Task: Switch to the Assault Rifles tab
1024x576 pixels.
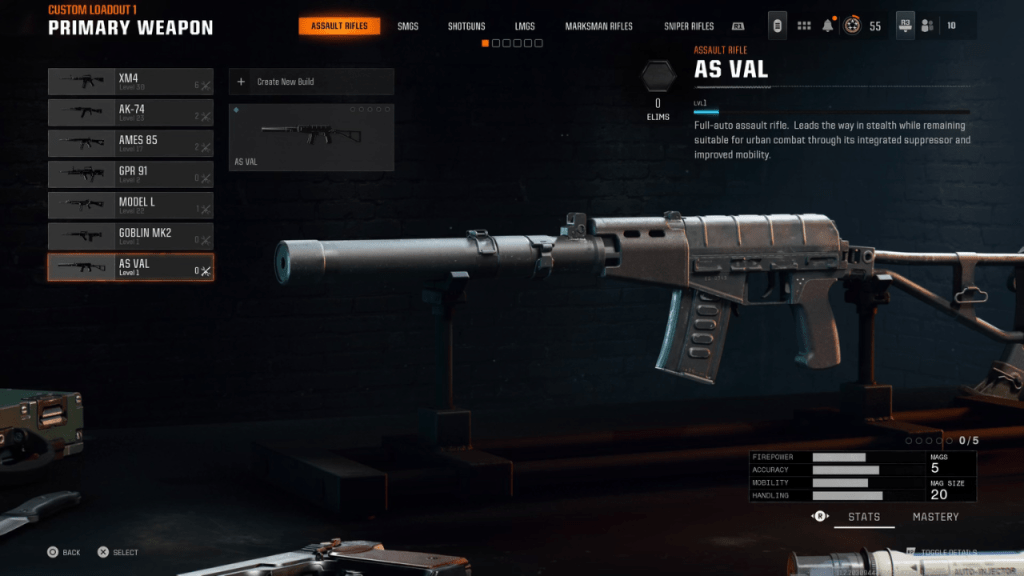Action: tap(339, 26)
